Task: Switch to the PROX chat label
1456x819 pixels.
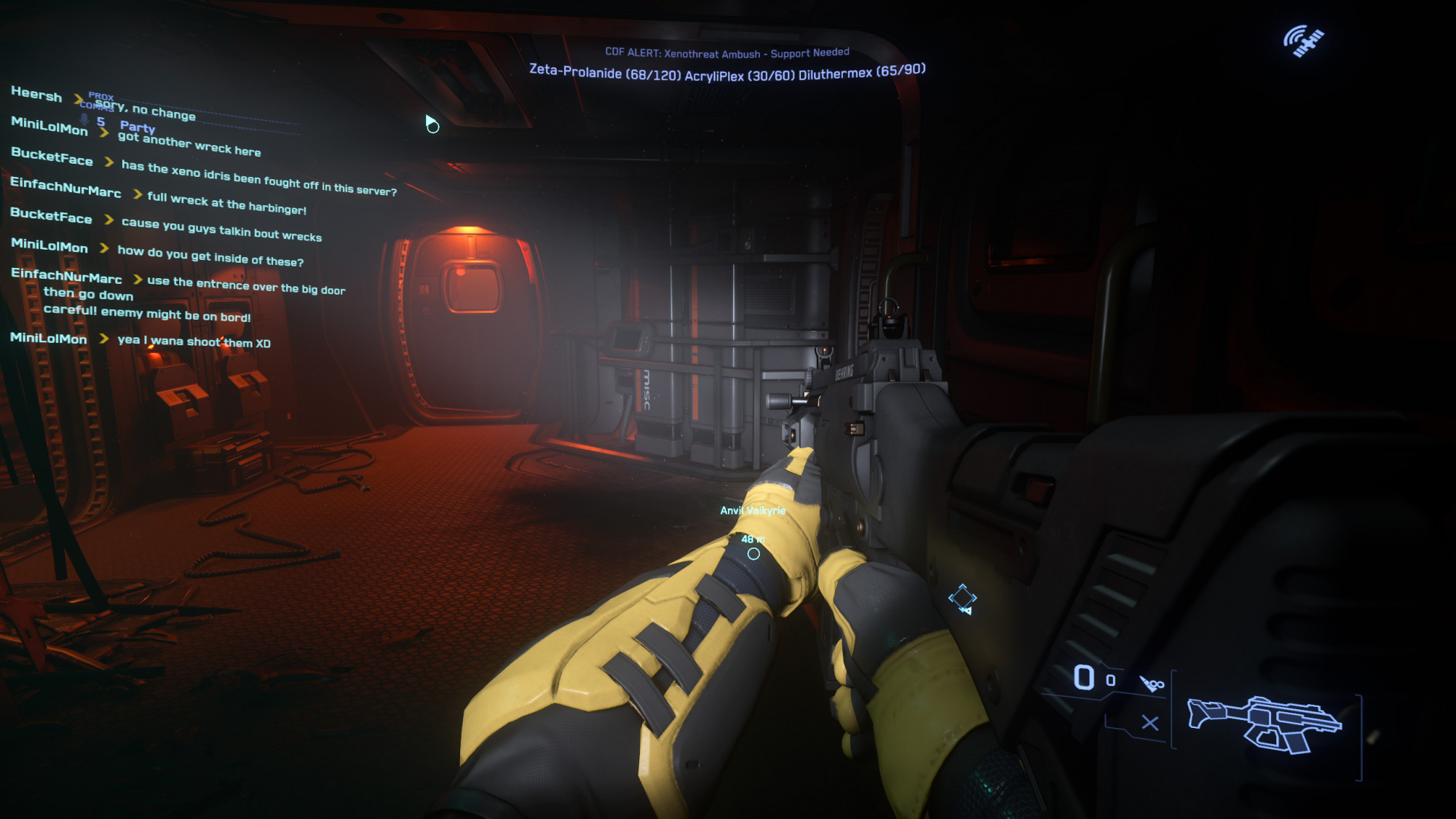Action: 101,96
